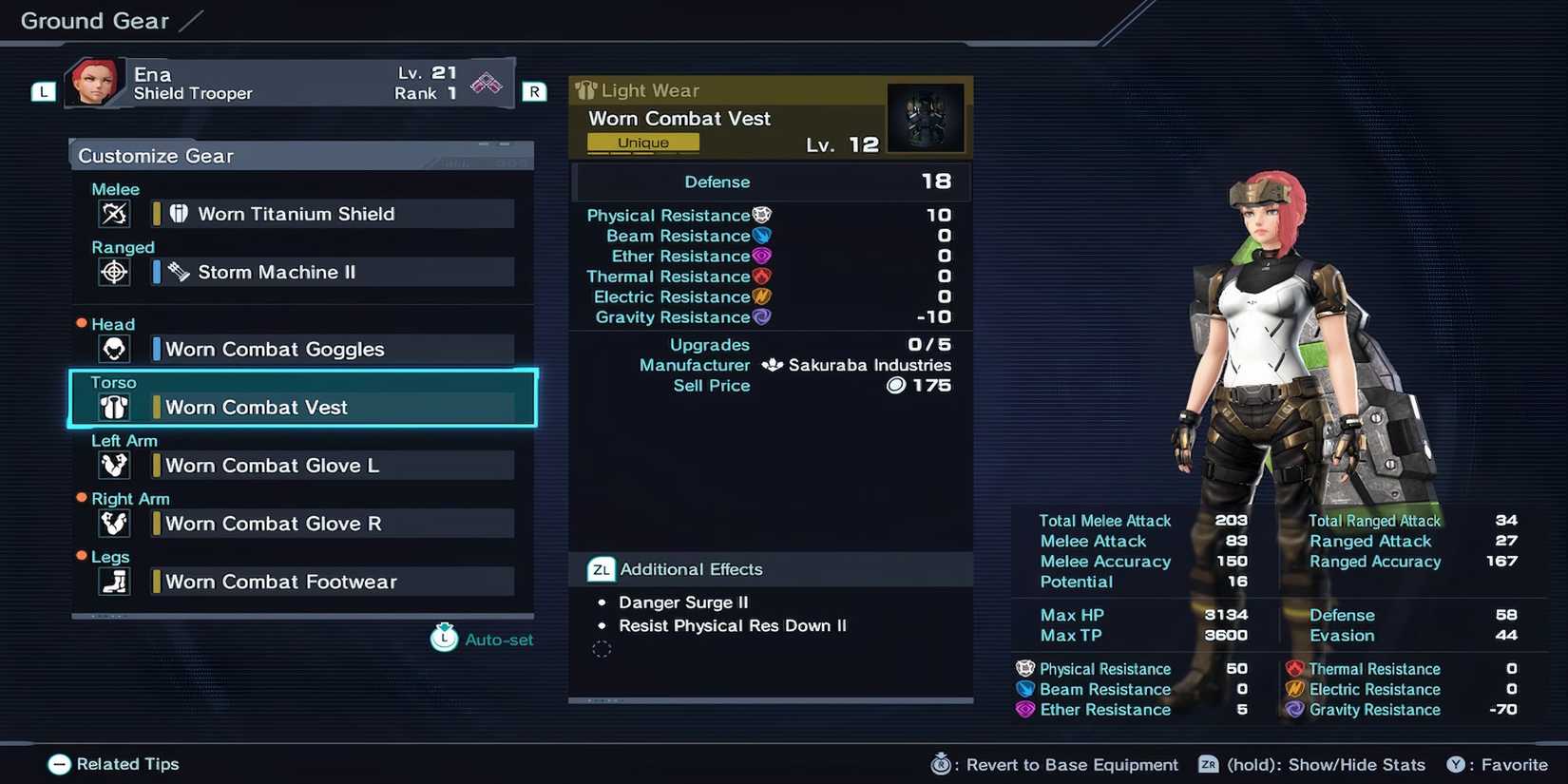Click the Right Arm glove icon
The width and height of the screenshot is (1568, 784).
[x=114, y=523]
